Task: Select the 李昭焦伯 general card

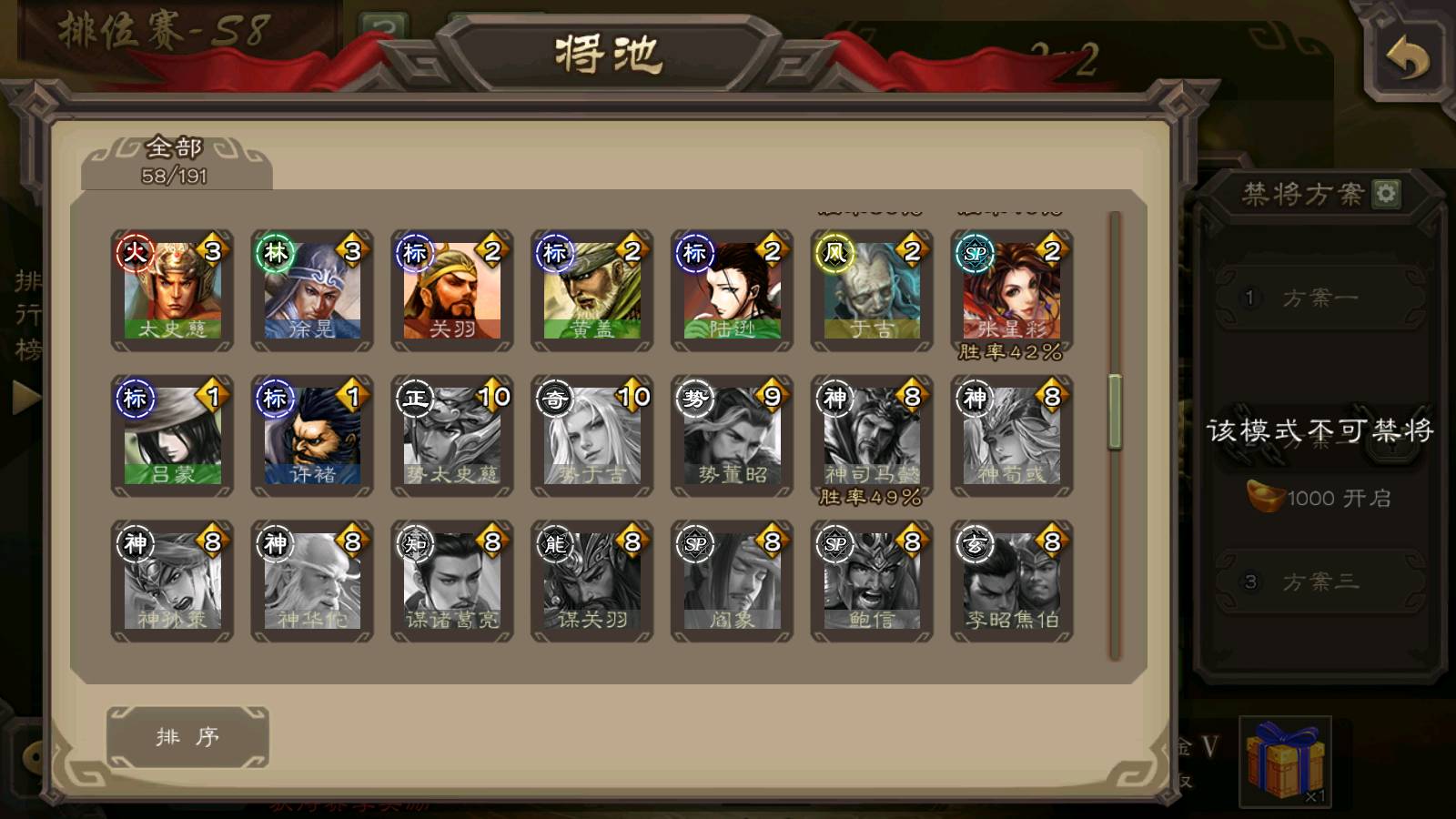Action: 1012,581
